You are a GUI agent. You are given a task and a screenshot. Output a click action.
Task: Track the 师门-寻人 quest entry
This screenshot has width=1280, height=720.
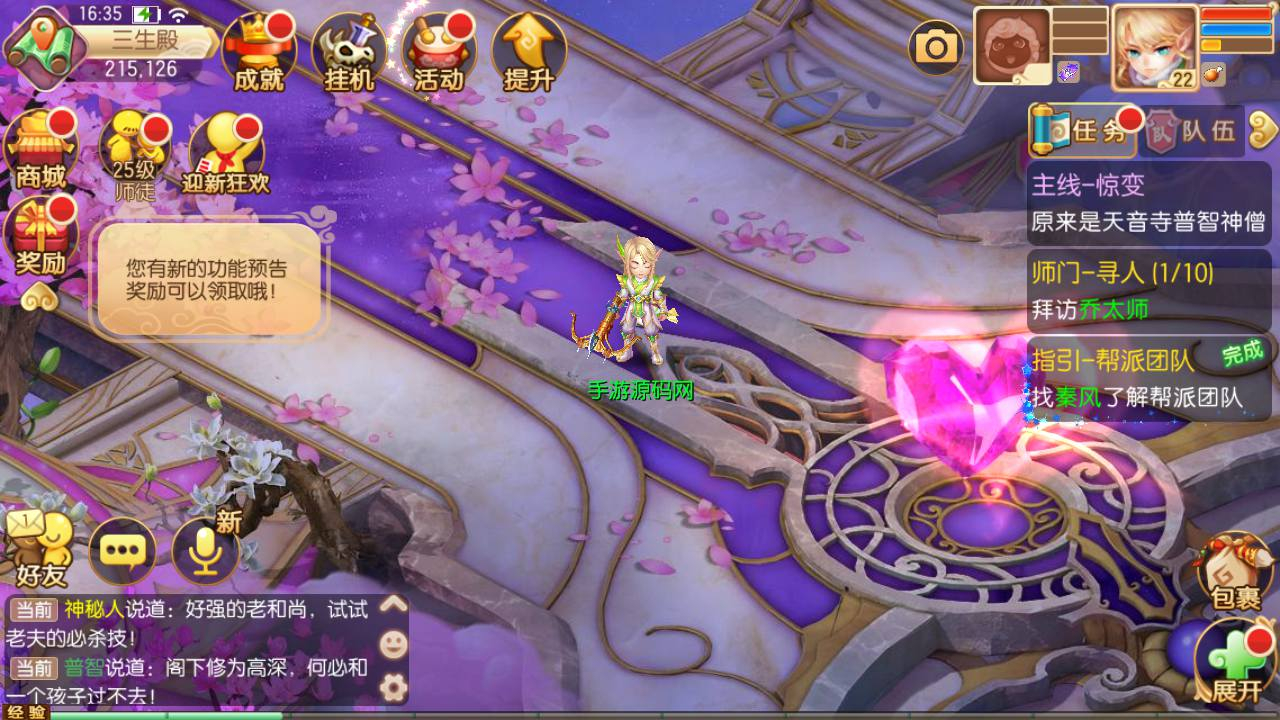1148,290
